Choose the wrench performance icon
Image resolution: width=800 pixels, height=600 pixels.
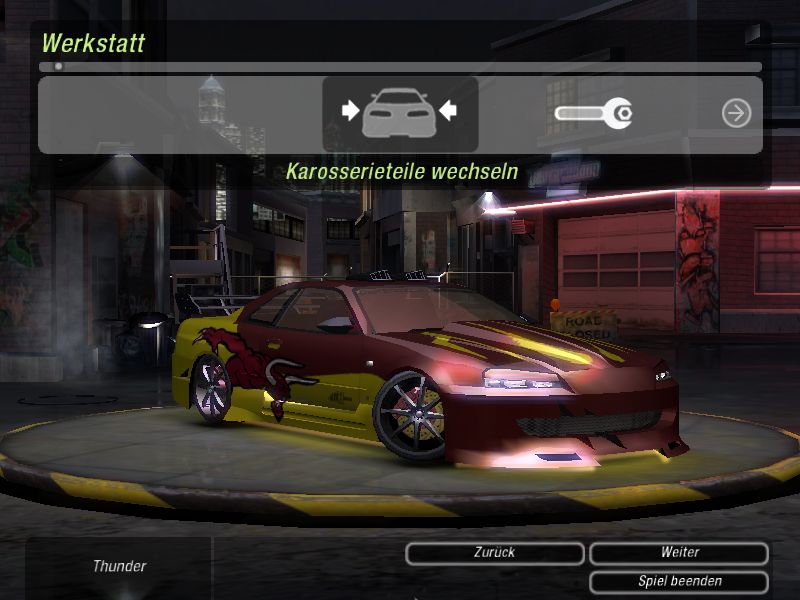click(x=593, y=113)
